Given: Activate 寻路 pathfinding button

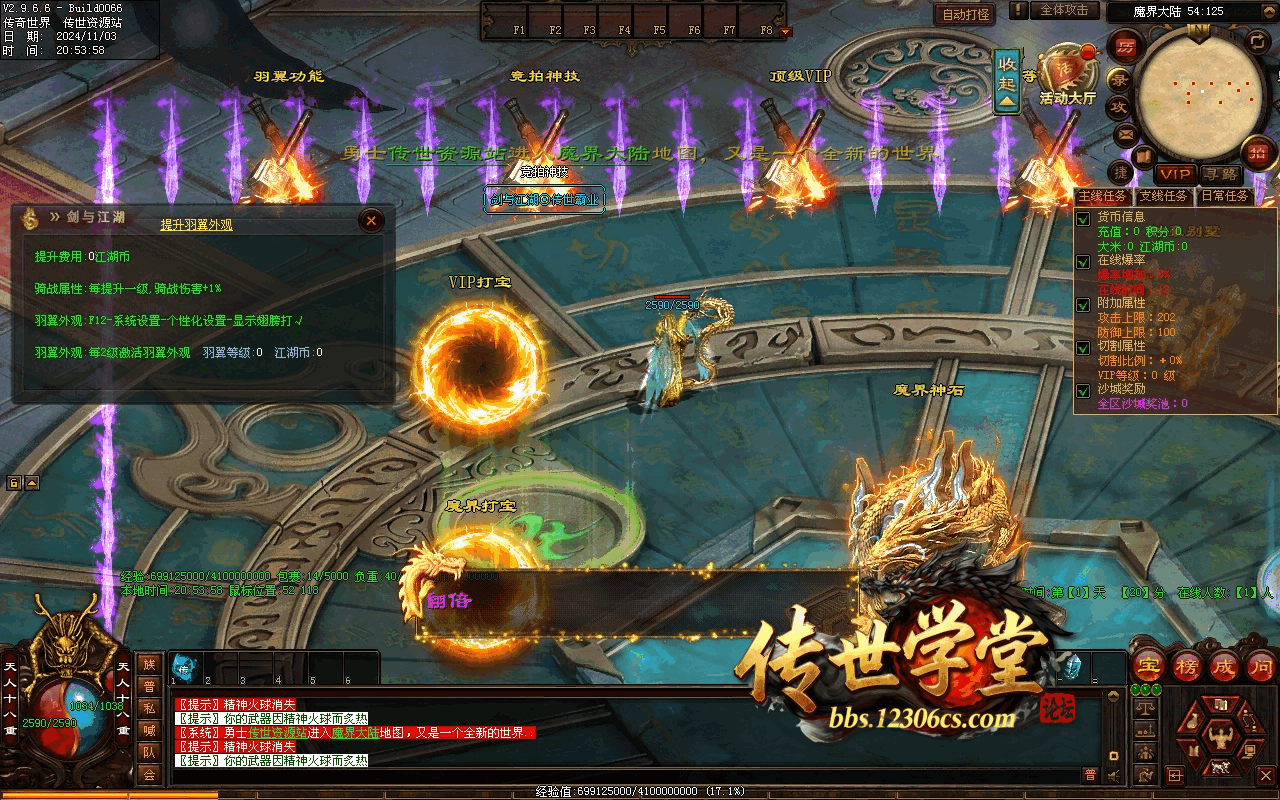Looking at the screenshot, I should [1220, 174].
